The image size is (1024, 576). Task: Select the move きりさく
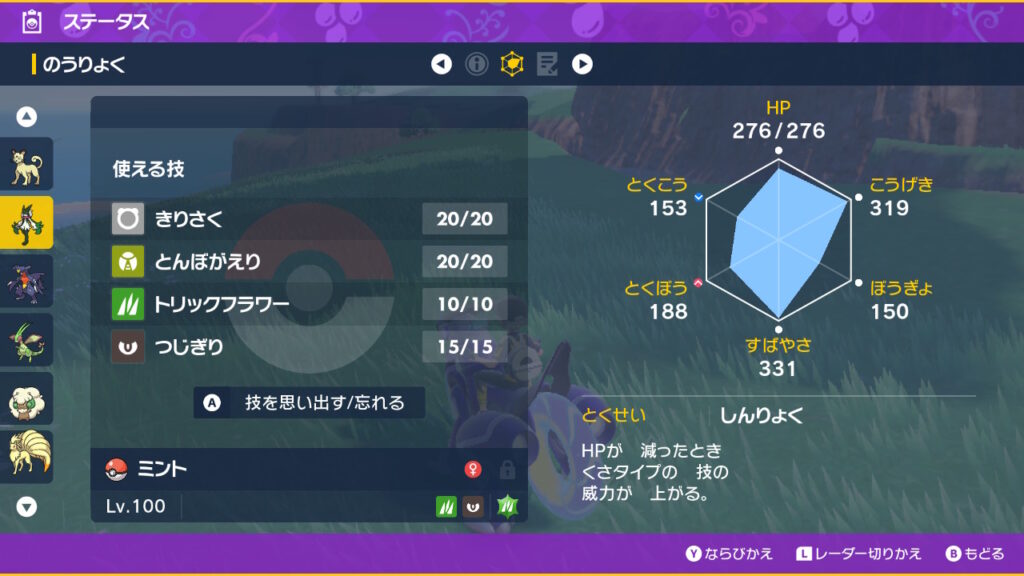coord(309,218)
